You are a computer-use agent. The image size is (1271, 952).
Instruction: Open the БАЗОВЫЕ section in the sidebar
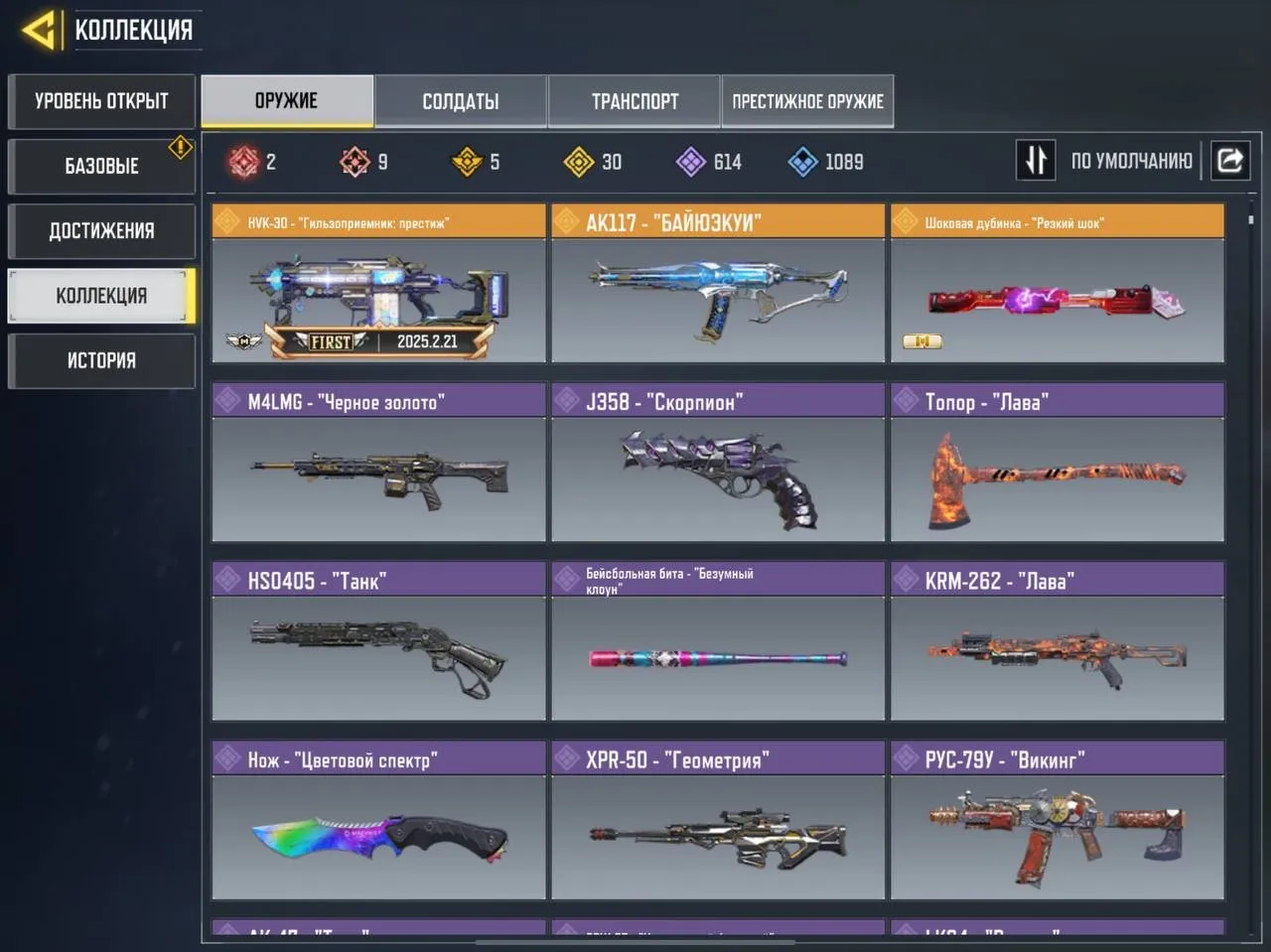pyautogui.click(x=101, y=166)
